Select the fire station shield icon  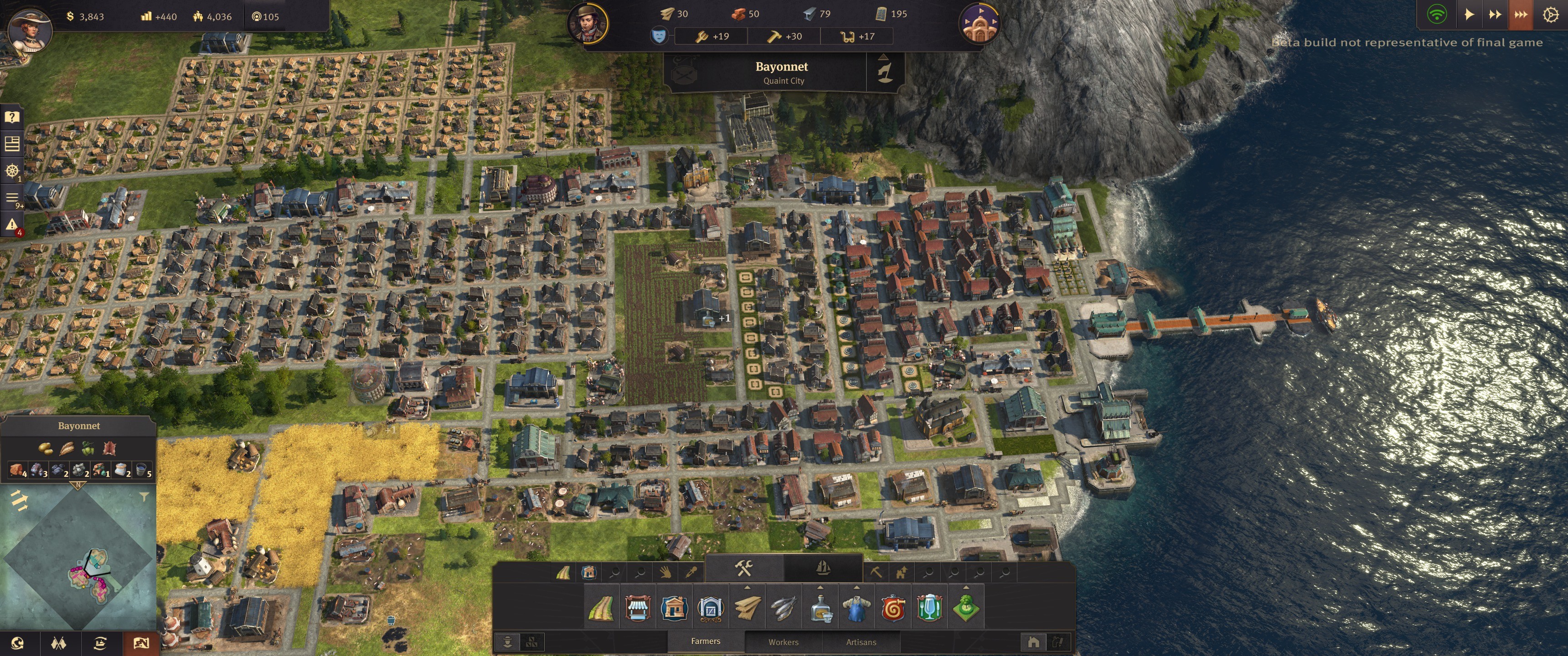coord(893,608)
